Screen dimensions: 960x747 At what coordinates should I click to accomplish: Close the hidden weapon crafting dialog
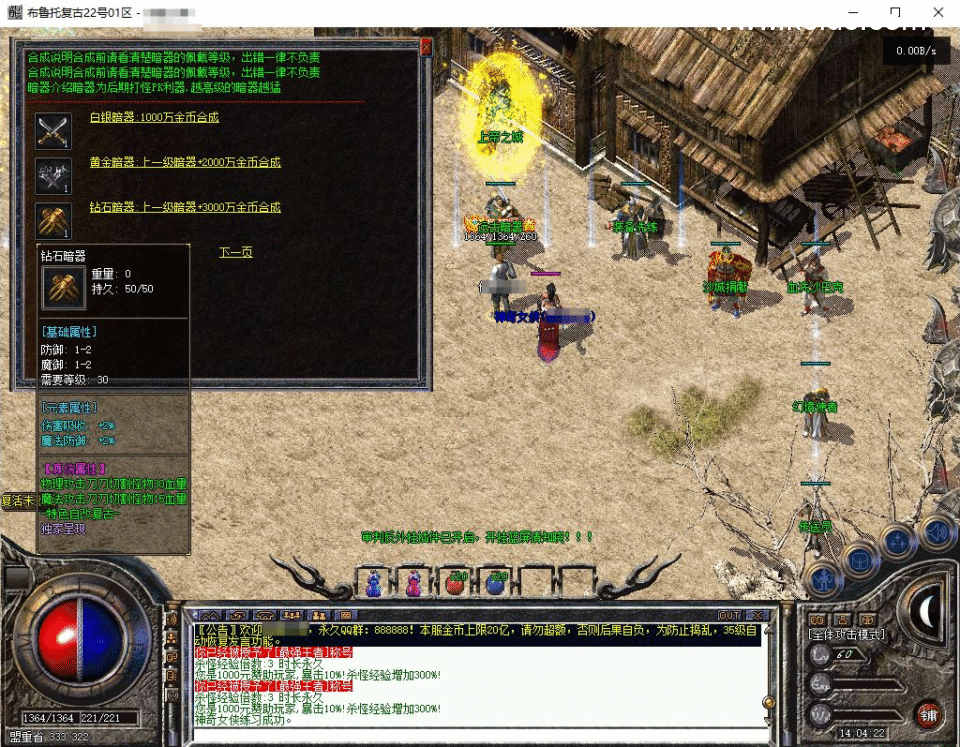click(425, 47)
